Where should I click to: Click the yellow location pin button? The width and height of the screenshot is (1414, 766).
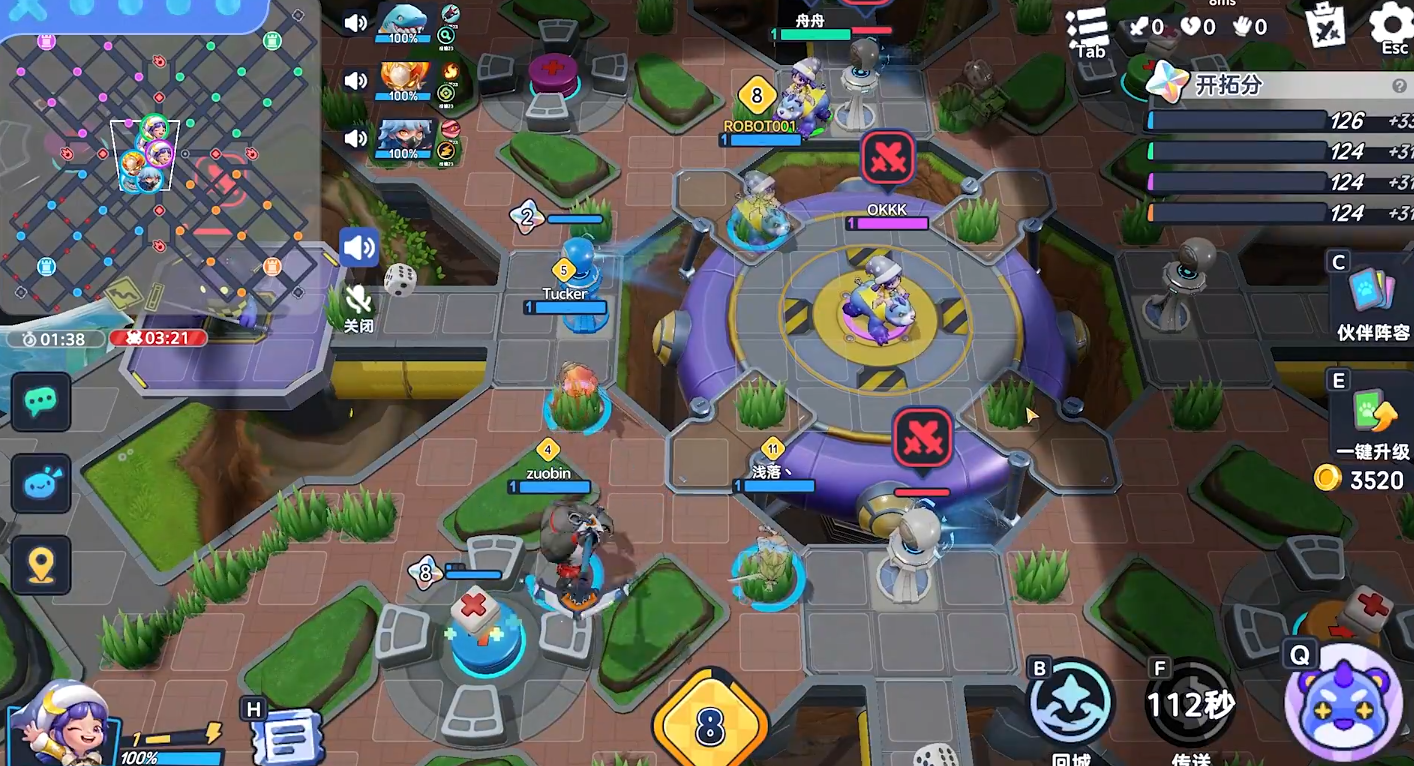(x=41, y=565)
